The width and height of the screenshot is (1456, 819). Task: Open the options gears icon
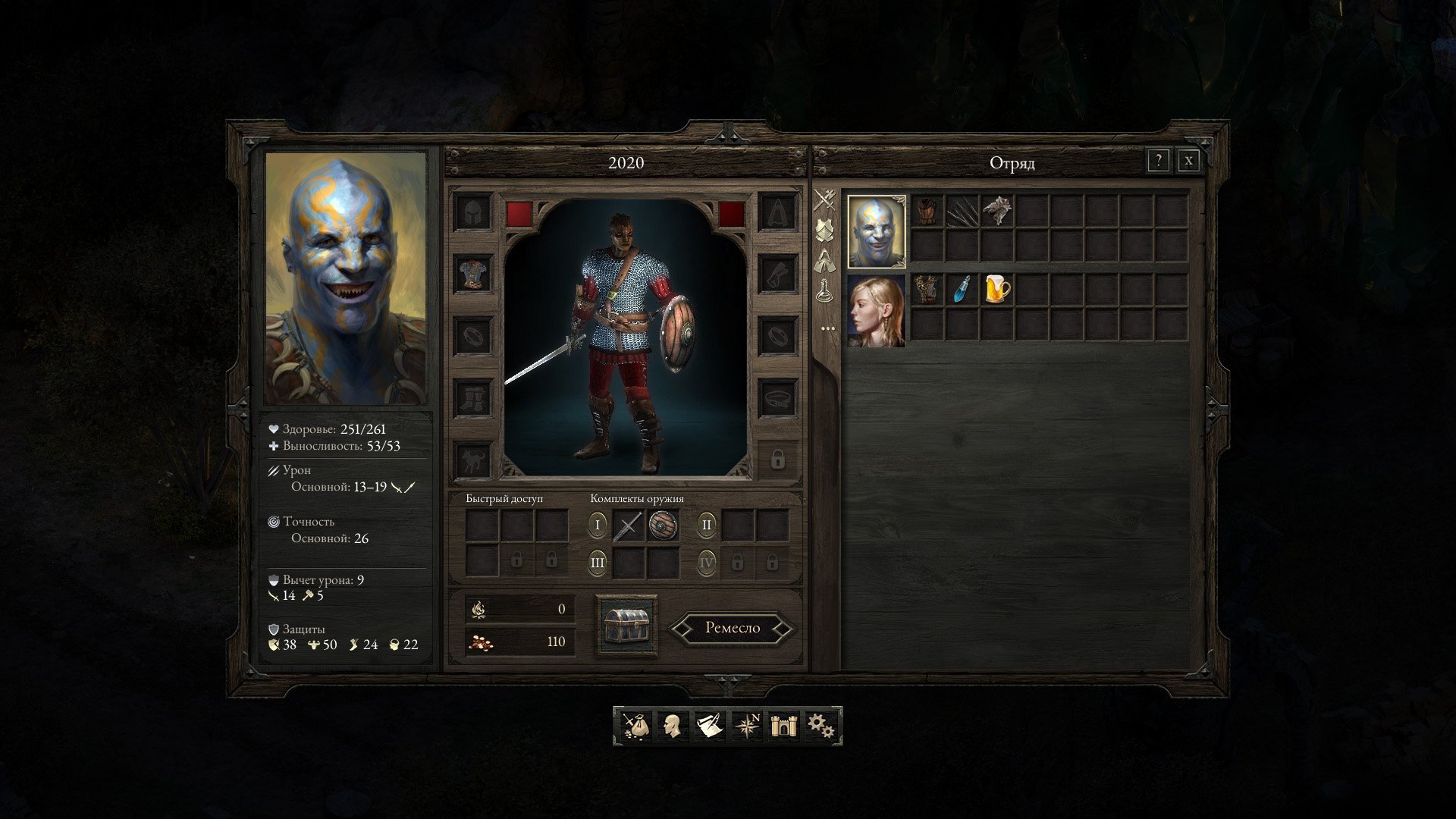pyautogui.click(x=821, y=726)
